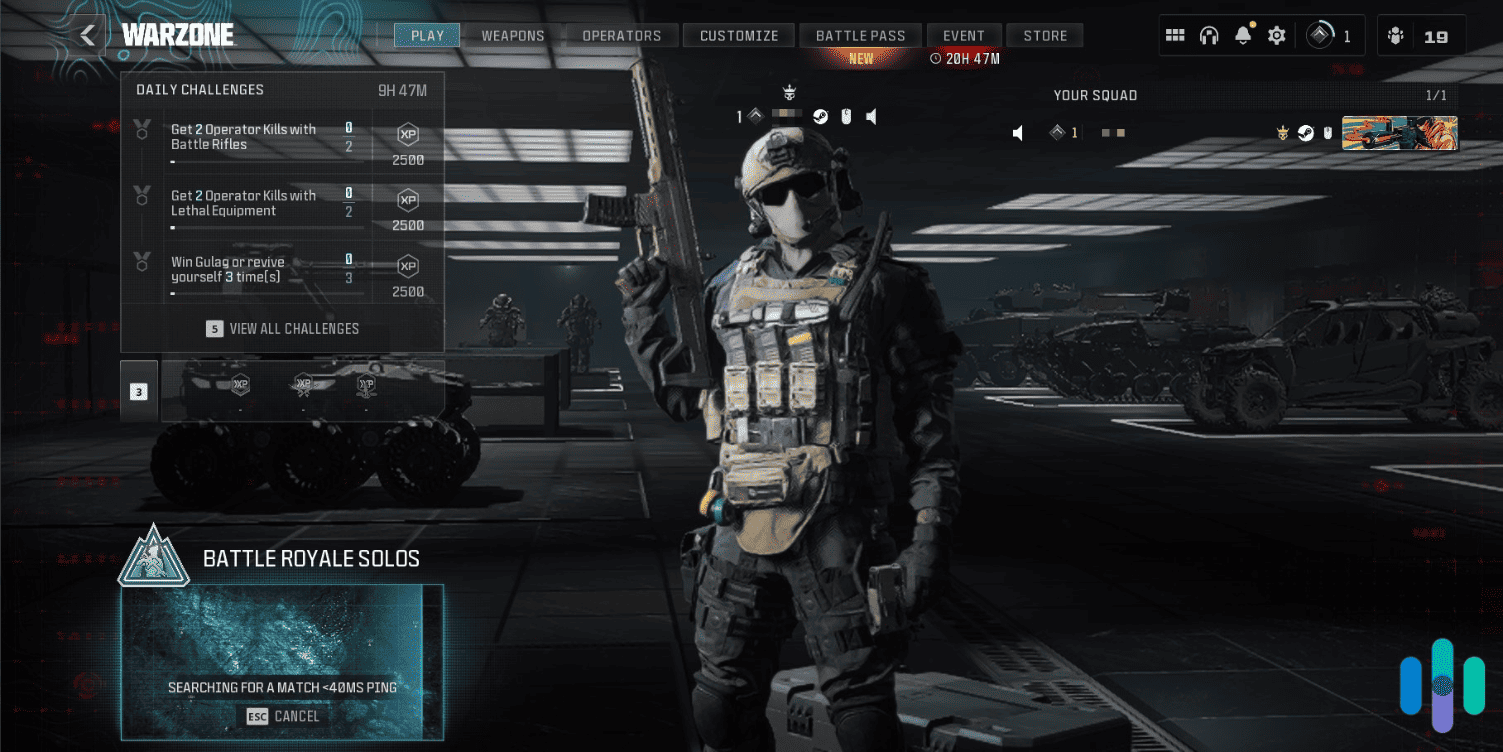Image resolution: width=1503 pixels, height=752 pixels.
Task: Click the Steam platform icon on your squad member
Action: (x=1305, y=132)
